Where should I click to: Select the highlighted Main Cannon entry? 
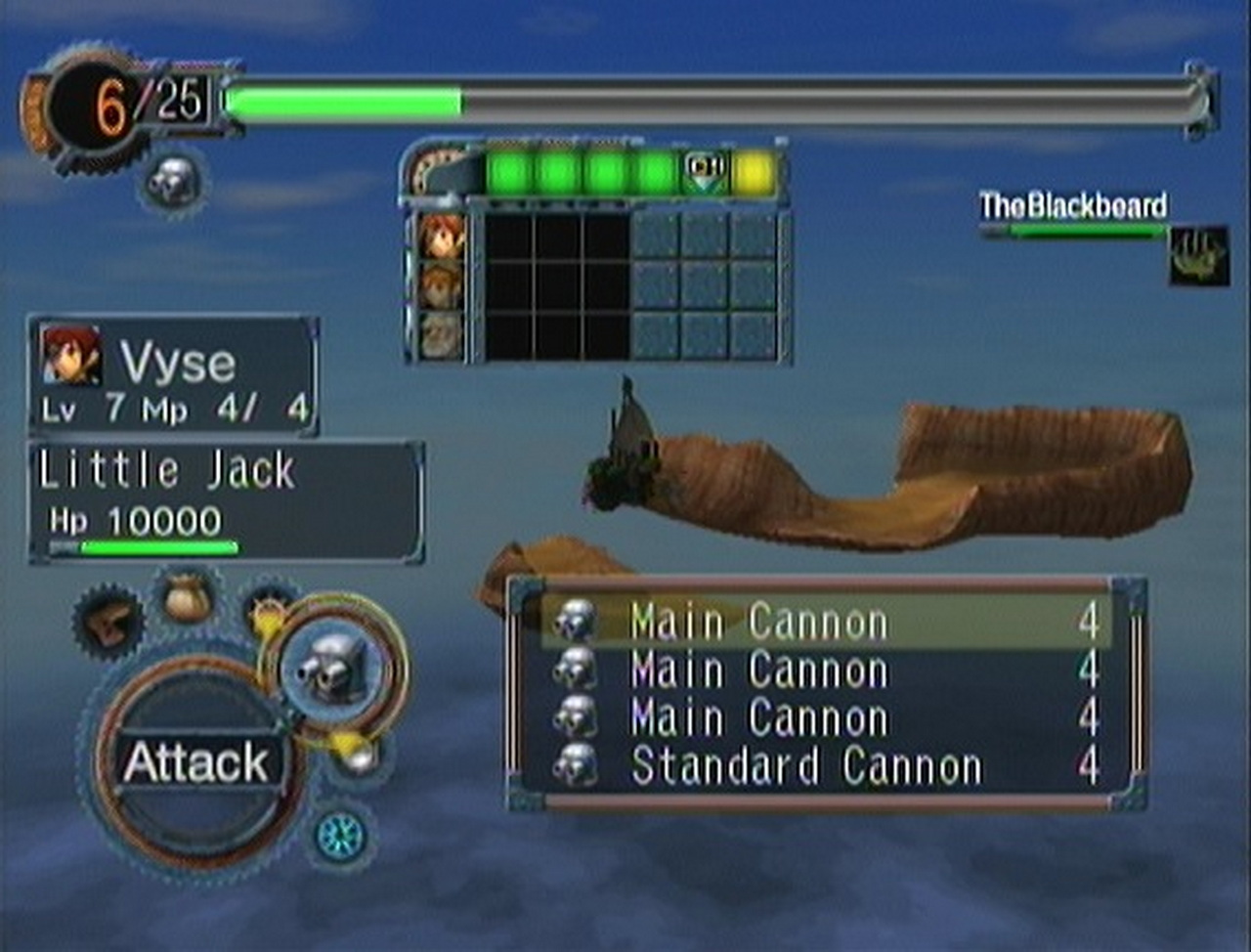coord(826,623)
